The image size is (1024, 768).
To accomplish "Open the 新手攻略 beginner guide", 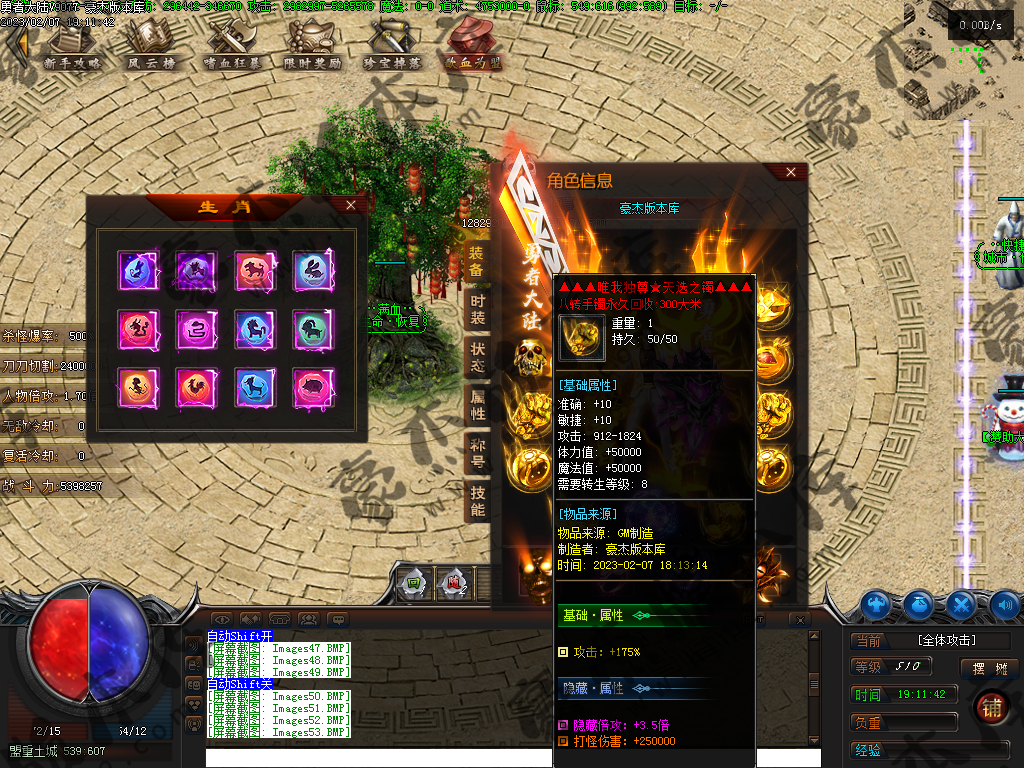I will (x=73, y=43).
